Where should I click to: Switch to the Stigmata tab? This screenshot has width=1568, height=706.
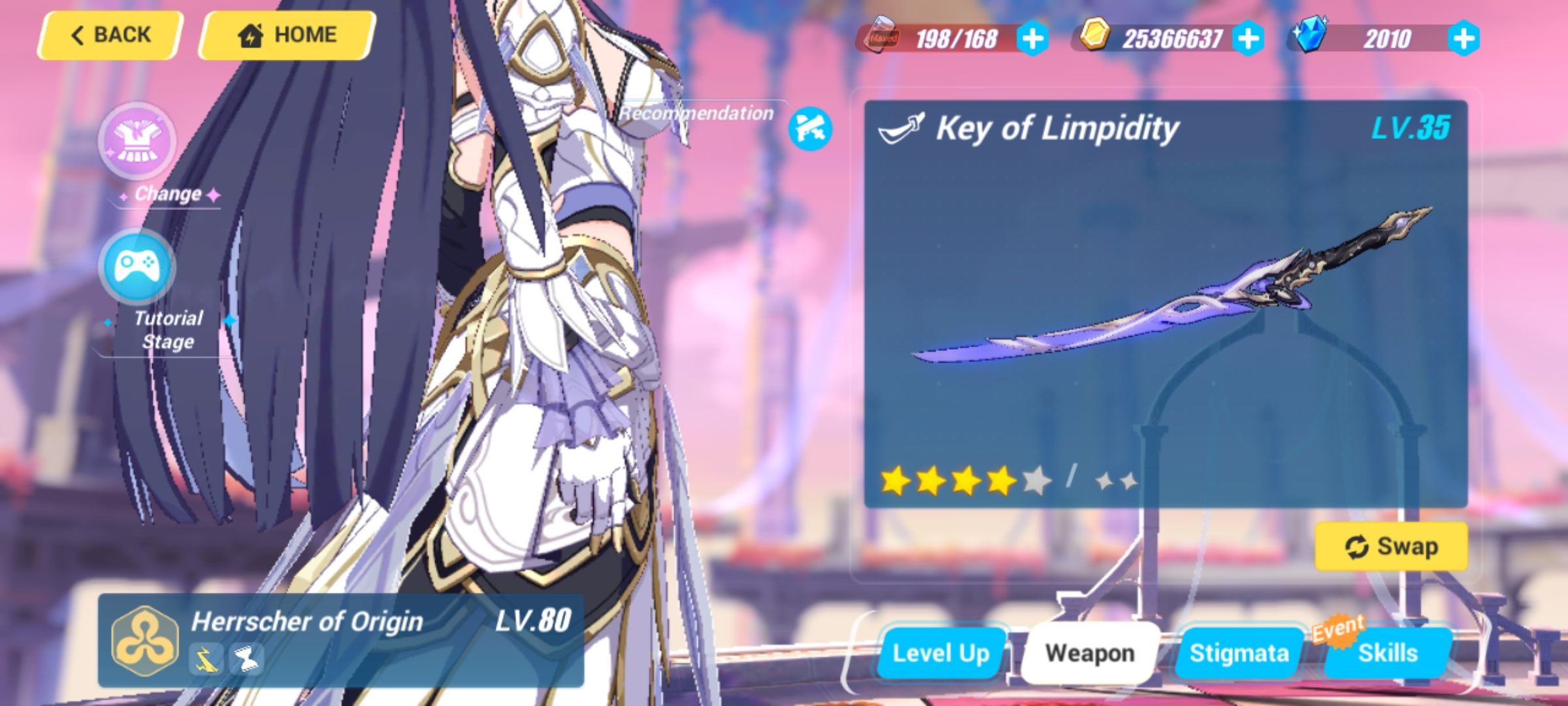1238,652
